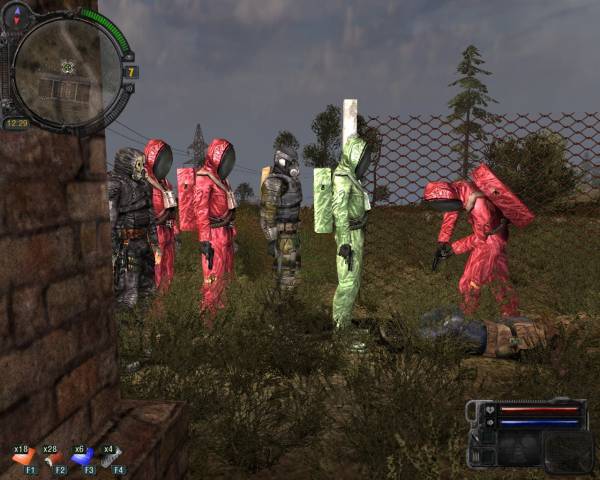The image size is (600, 480).
Task: Select the grey item in quick slot F4
Action: click(x=112, y=456)
